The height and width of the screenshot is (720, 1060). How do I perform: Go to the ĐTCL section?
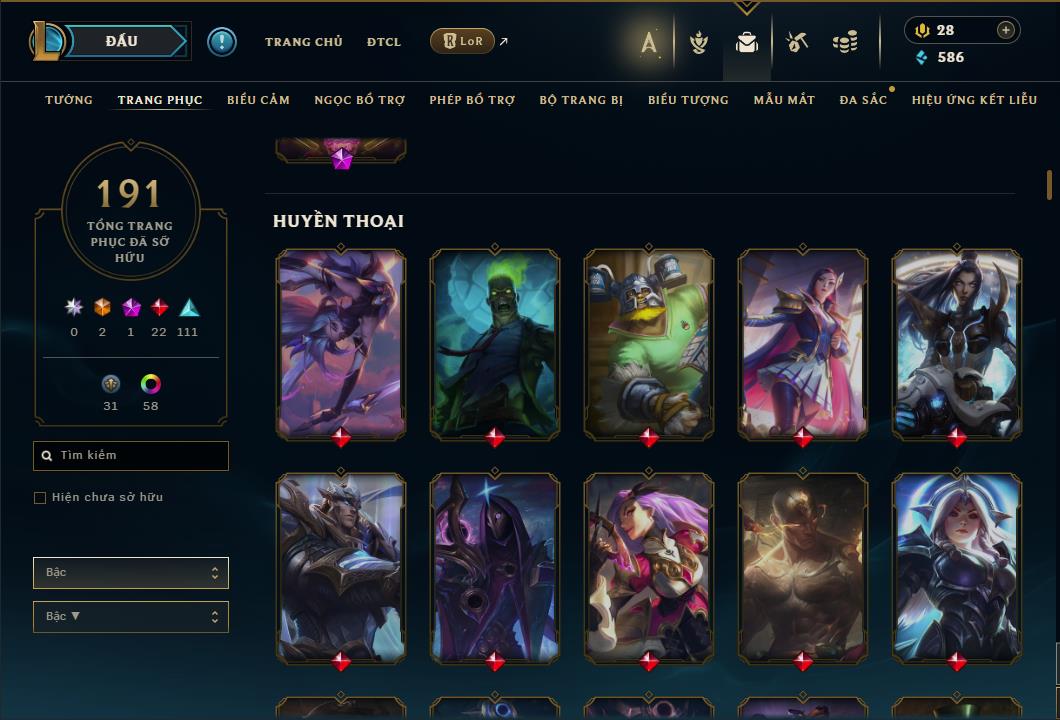pyautogui.click(x=384, y=42)
